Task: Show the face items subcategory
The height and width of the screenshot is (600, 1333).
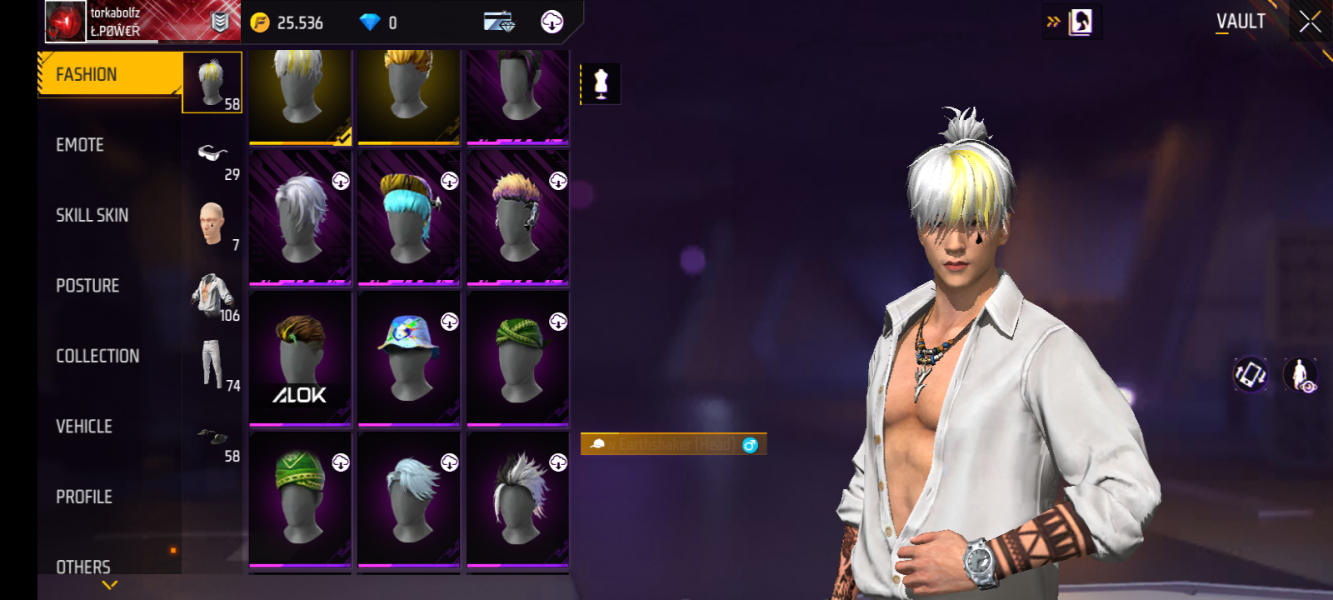Action: point(211,223)
